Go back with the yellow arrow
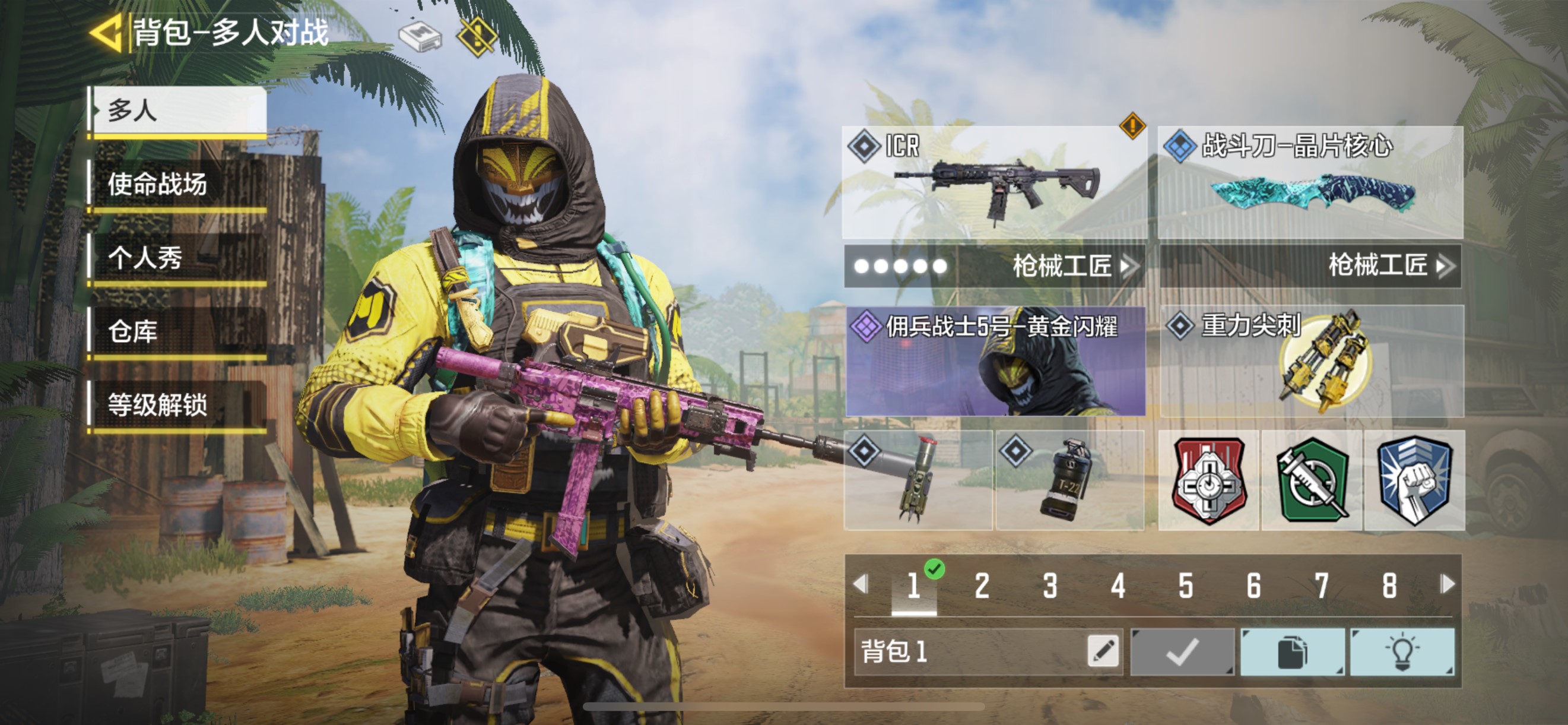 [106, 33]
